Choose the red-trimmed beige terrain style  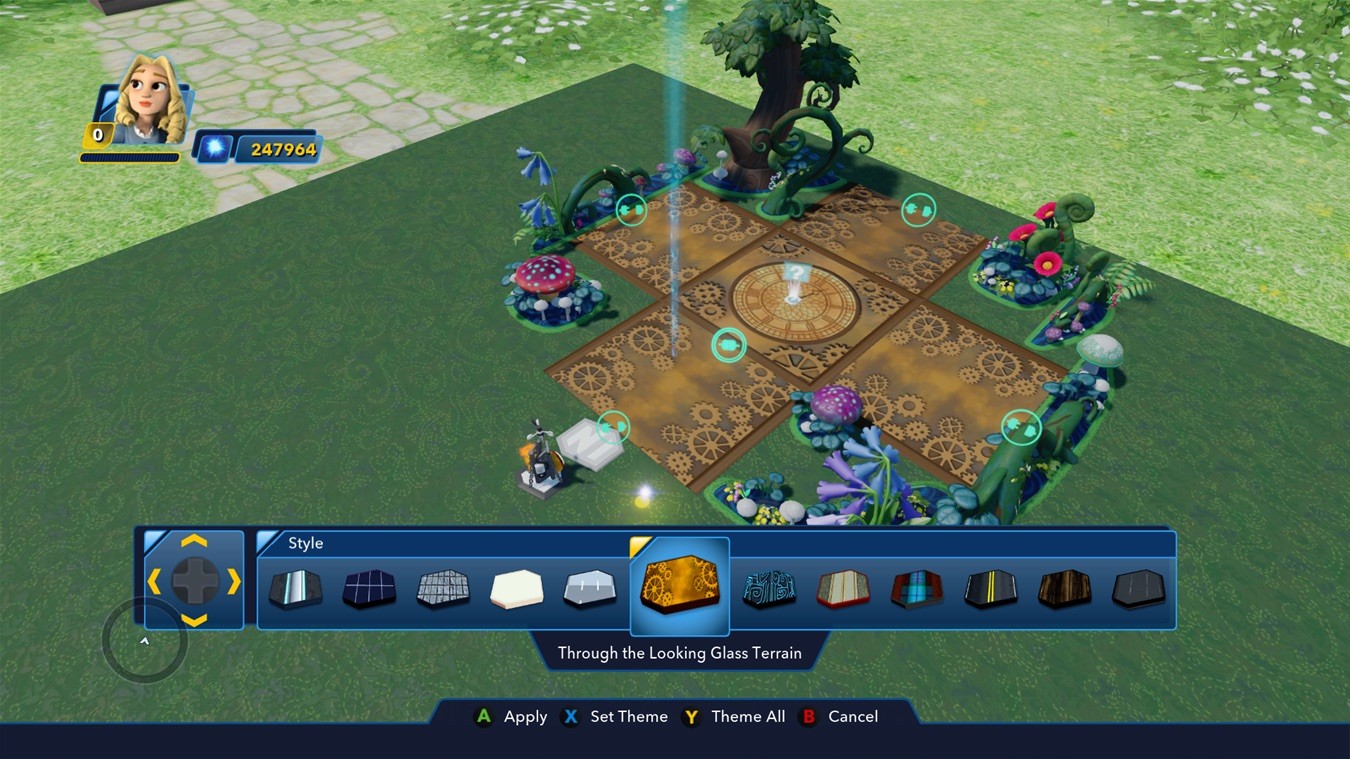pyautogui.click(x=843, y=589)
